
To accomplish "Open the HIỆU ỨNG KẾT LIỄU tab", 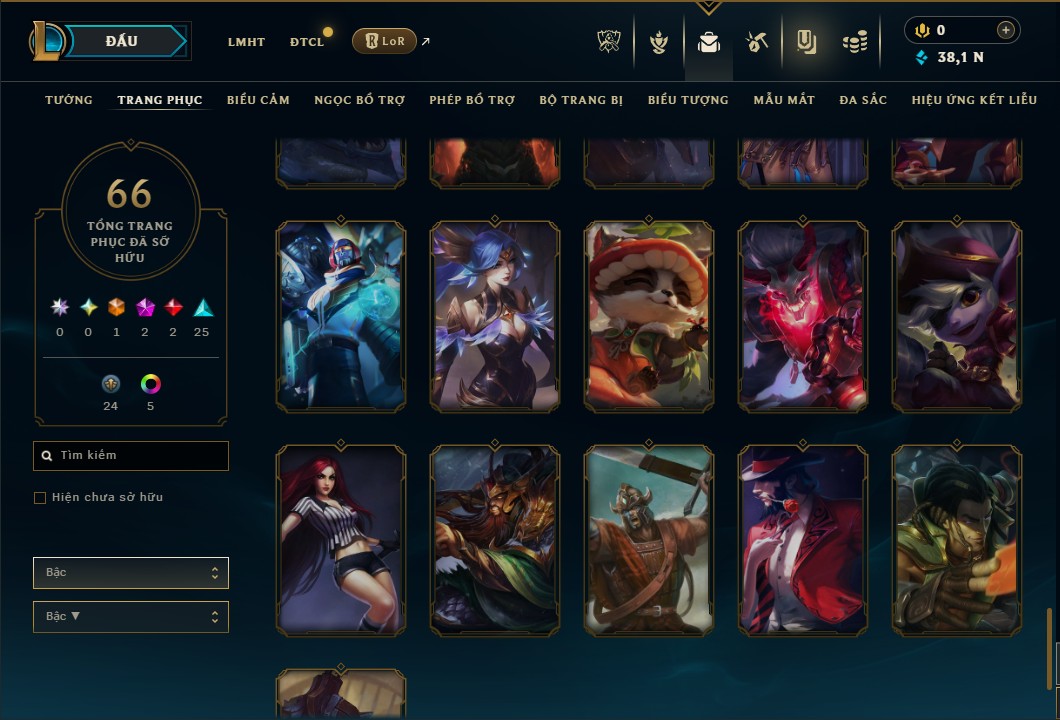I will [975, 100].
